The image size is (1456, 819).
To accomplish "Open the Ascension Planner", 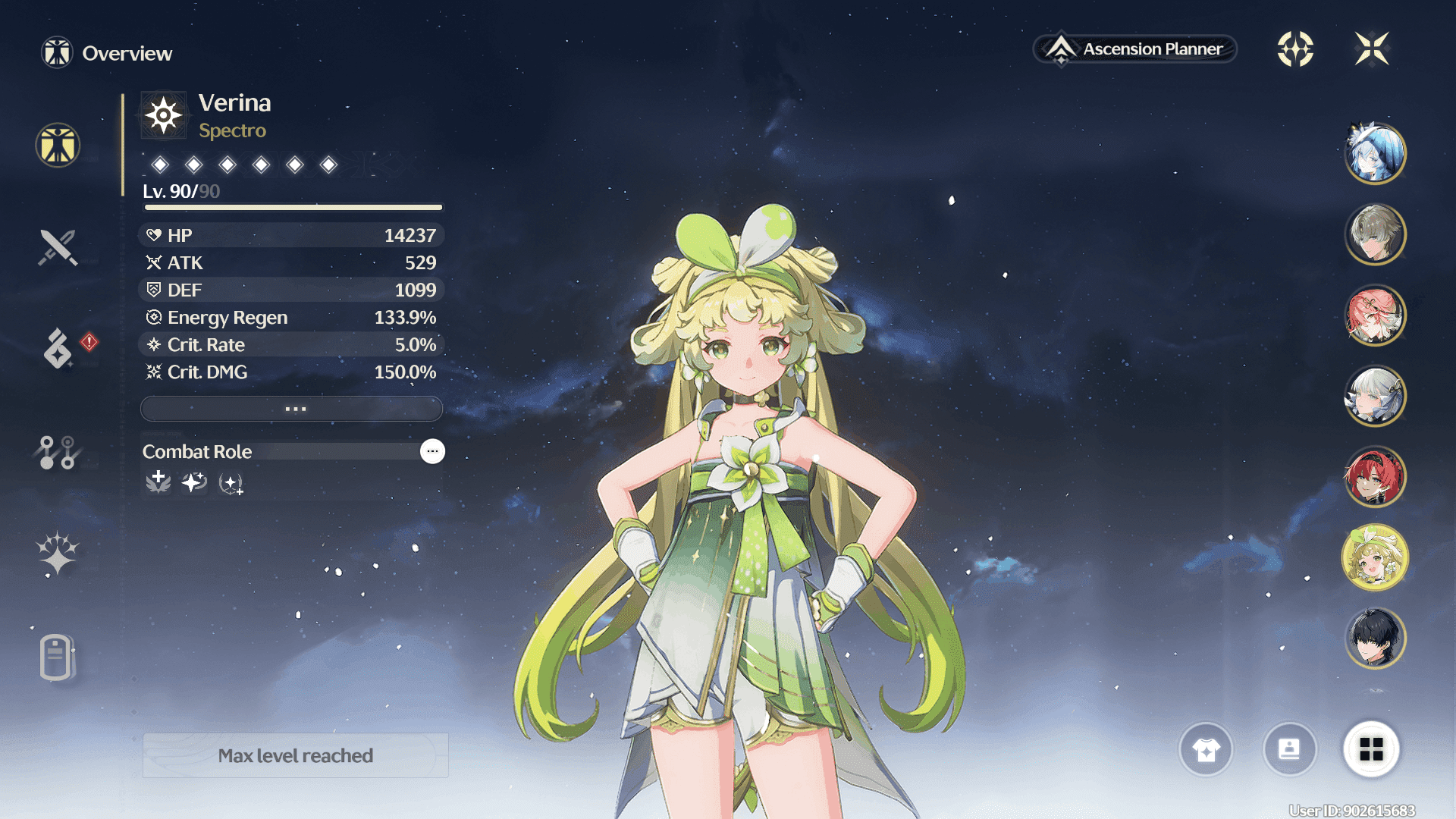I will click(1134, 49).
